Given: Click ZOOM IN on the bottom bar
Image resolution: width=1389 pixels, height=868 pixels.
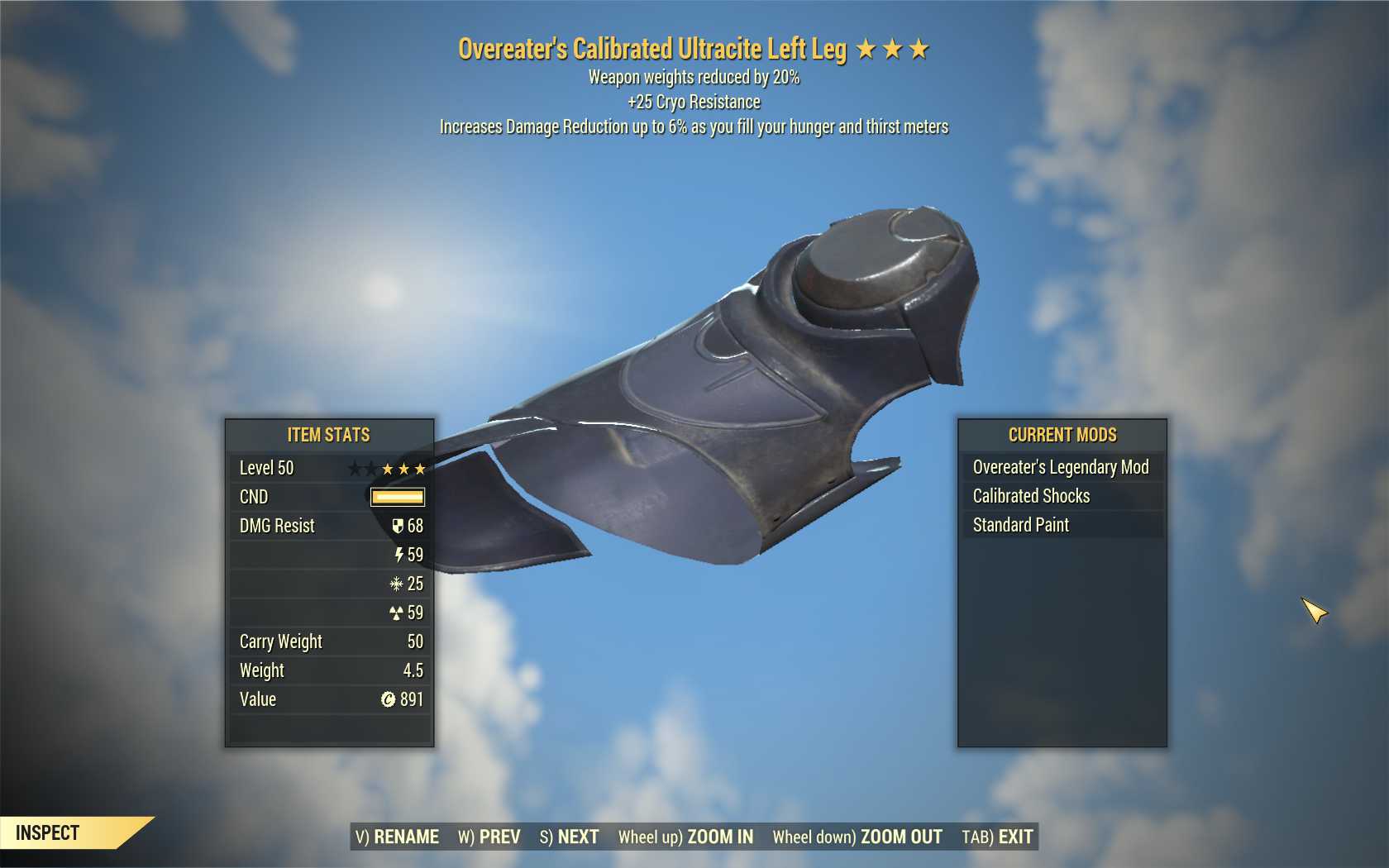Looking at the screenshot, I should [685, 837].
